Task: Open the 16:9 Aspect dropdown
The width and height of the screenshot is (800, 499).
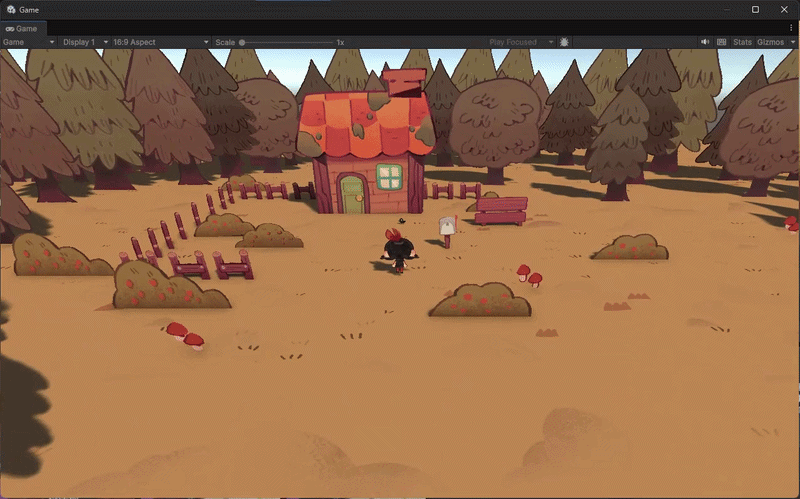Action: coord(161,42)
